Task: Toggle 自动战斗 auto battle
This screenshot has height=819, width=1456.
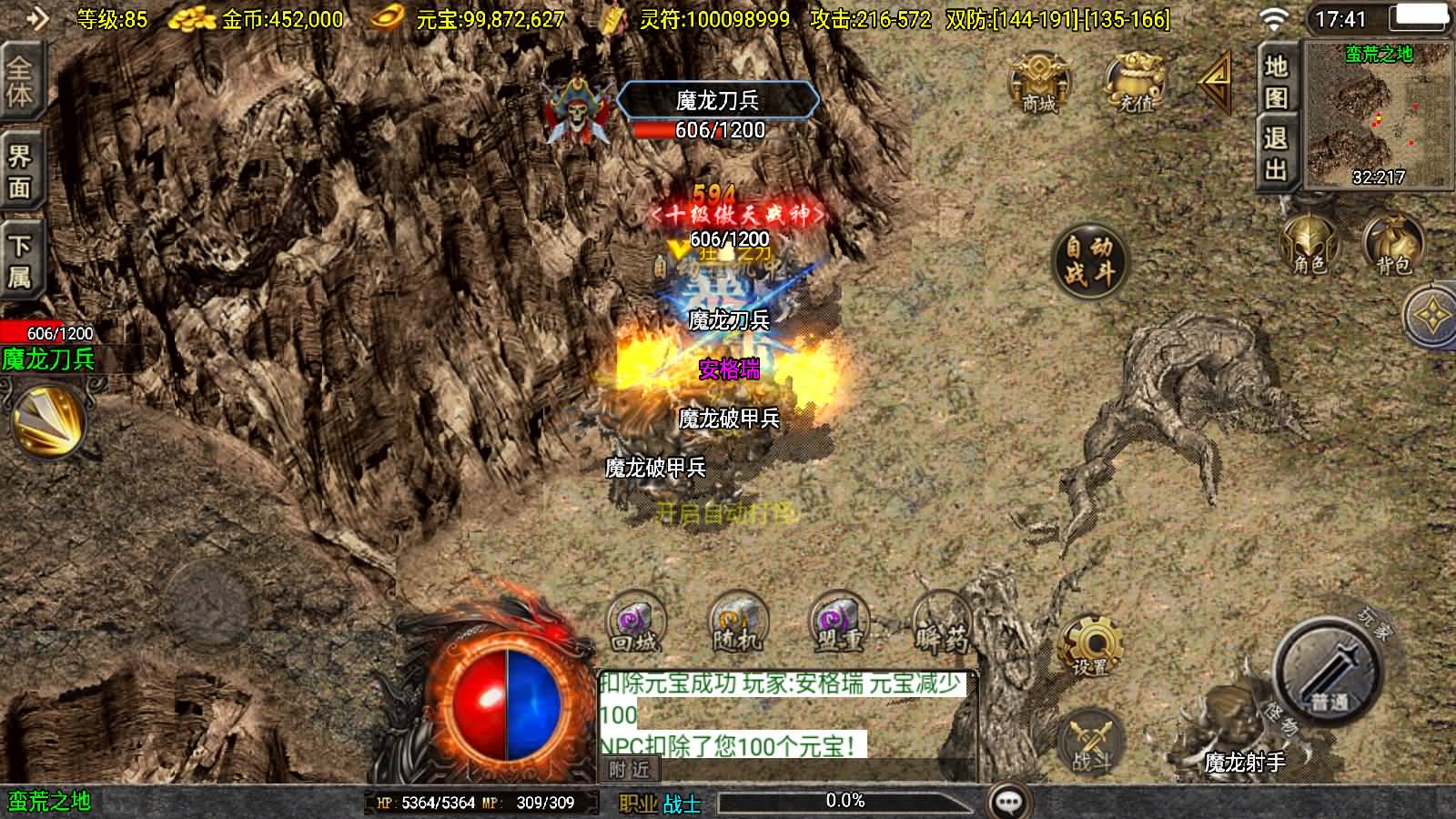Action: tap(1089, 259)
